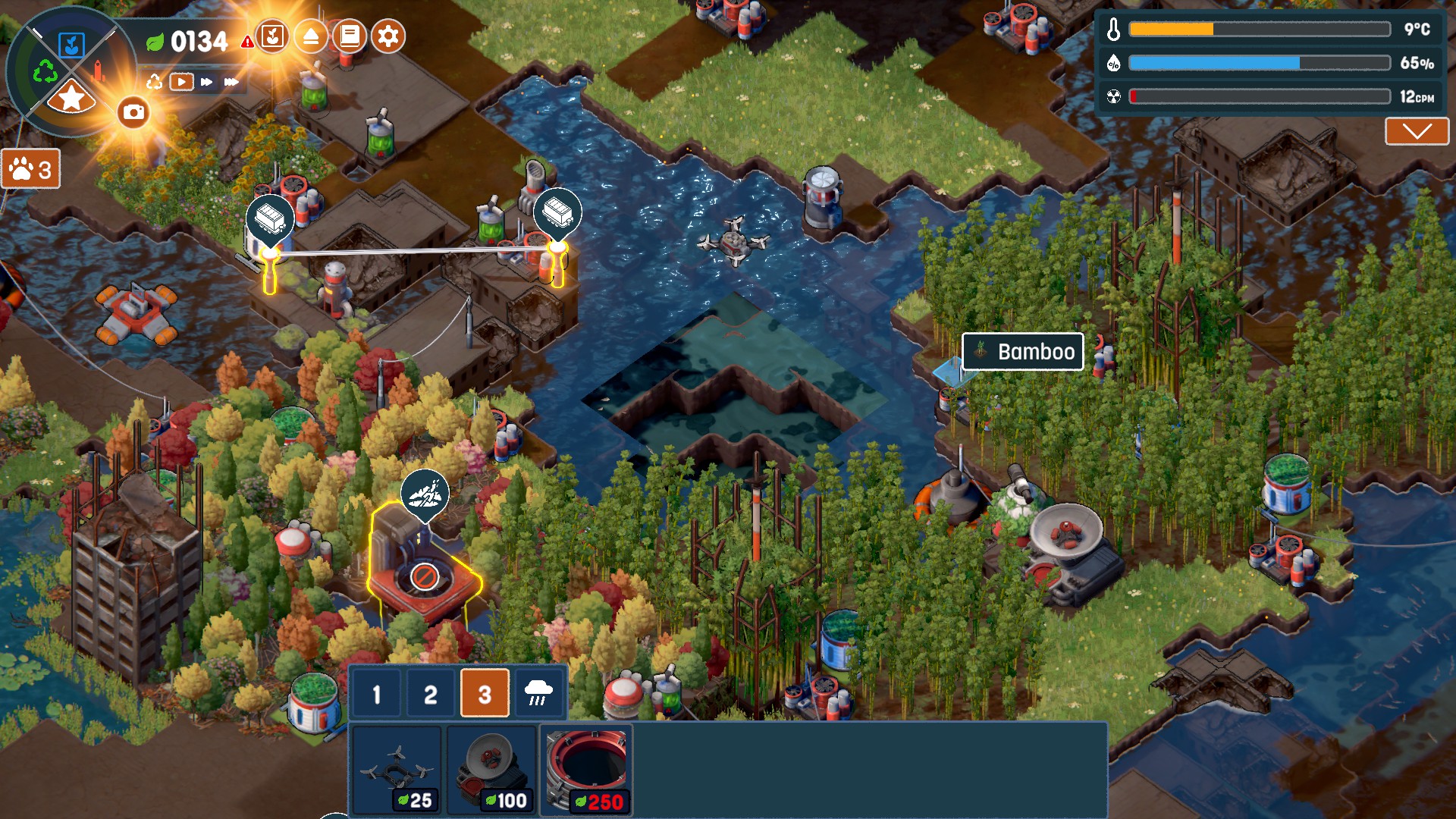Select the star wedge in phase wheel
Viewport: 1456px width, 819px height.
71,99
